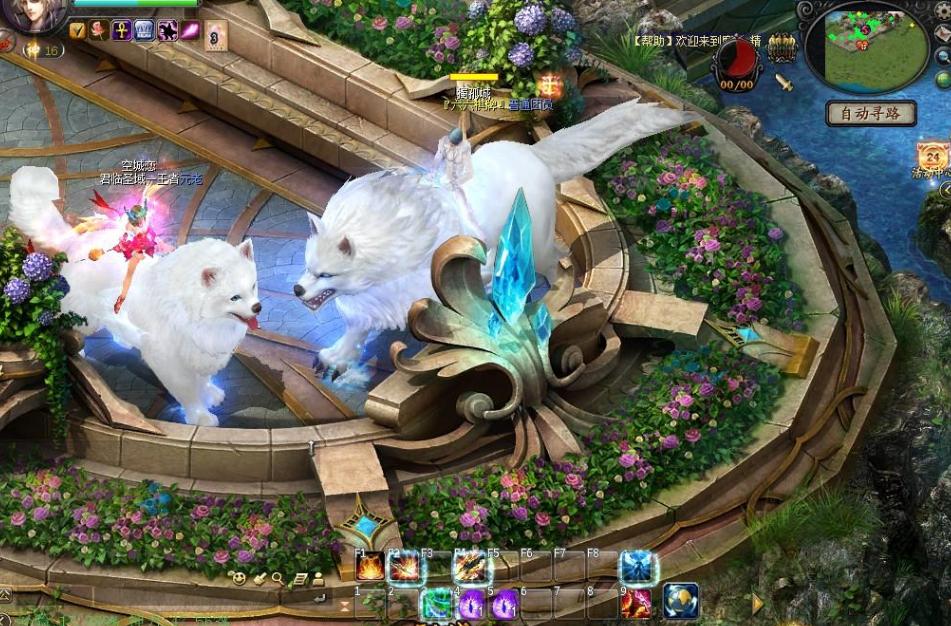Activate the F1 fire skill
Image resolution: width=951 pixels, height=626 pixels.
370,568
